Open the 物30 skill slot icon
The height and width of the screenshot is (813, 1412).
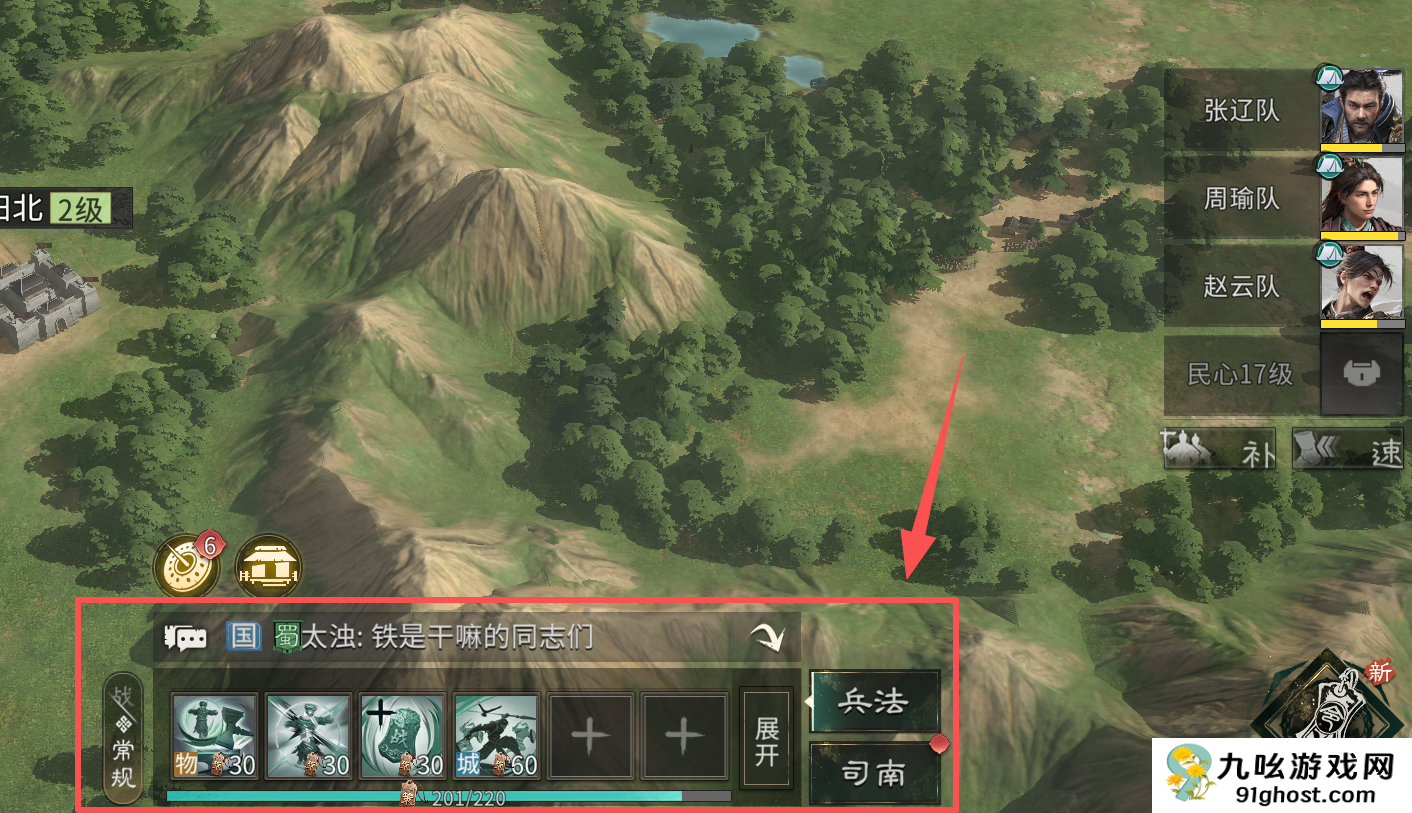(x=211, y=737)
